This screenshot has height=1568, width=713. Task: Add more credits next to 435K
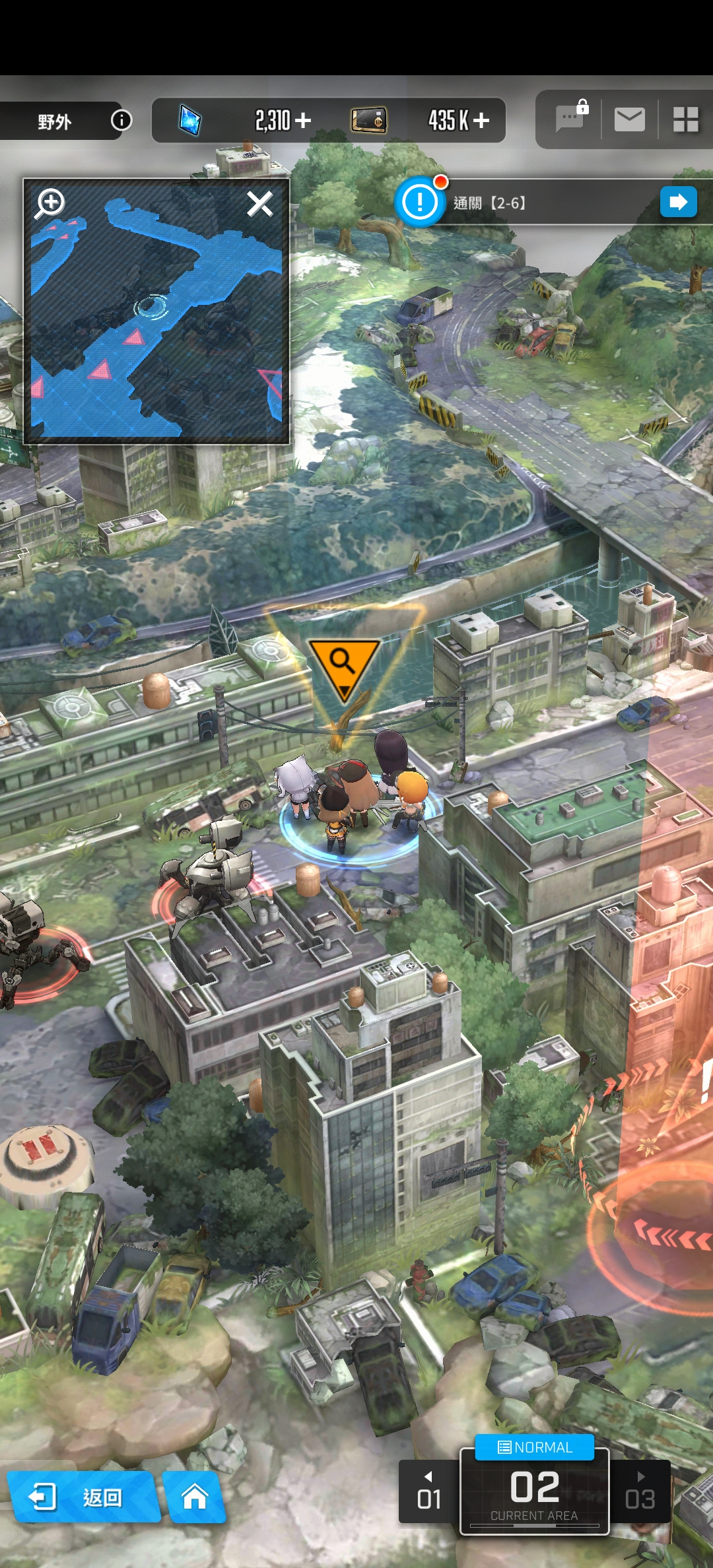[x=481, y=120]
